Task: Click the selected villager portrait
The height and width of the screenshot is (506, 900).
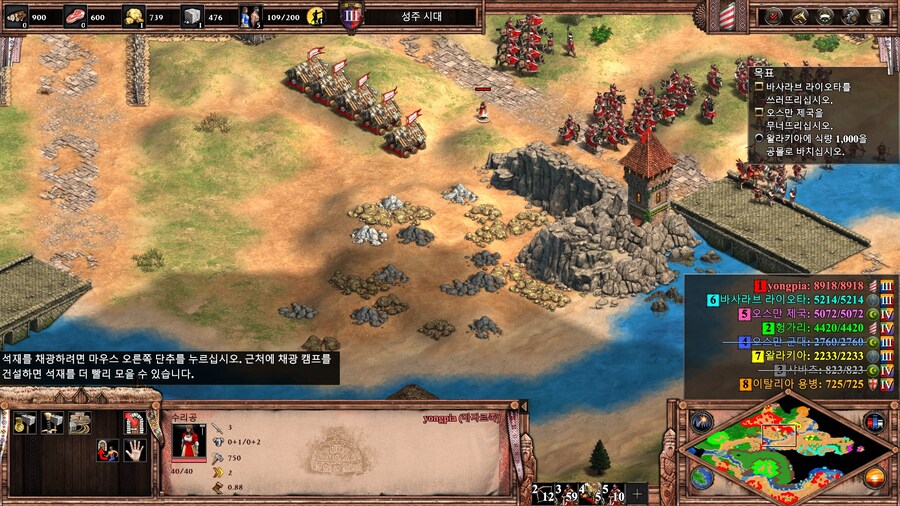Action: click(188, 441)
